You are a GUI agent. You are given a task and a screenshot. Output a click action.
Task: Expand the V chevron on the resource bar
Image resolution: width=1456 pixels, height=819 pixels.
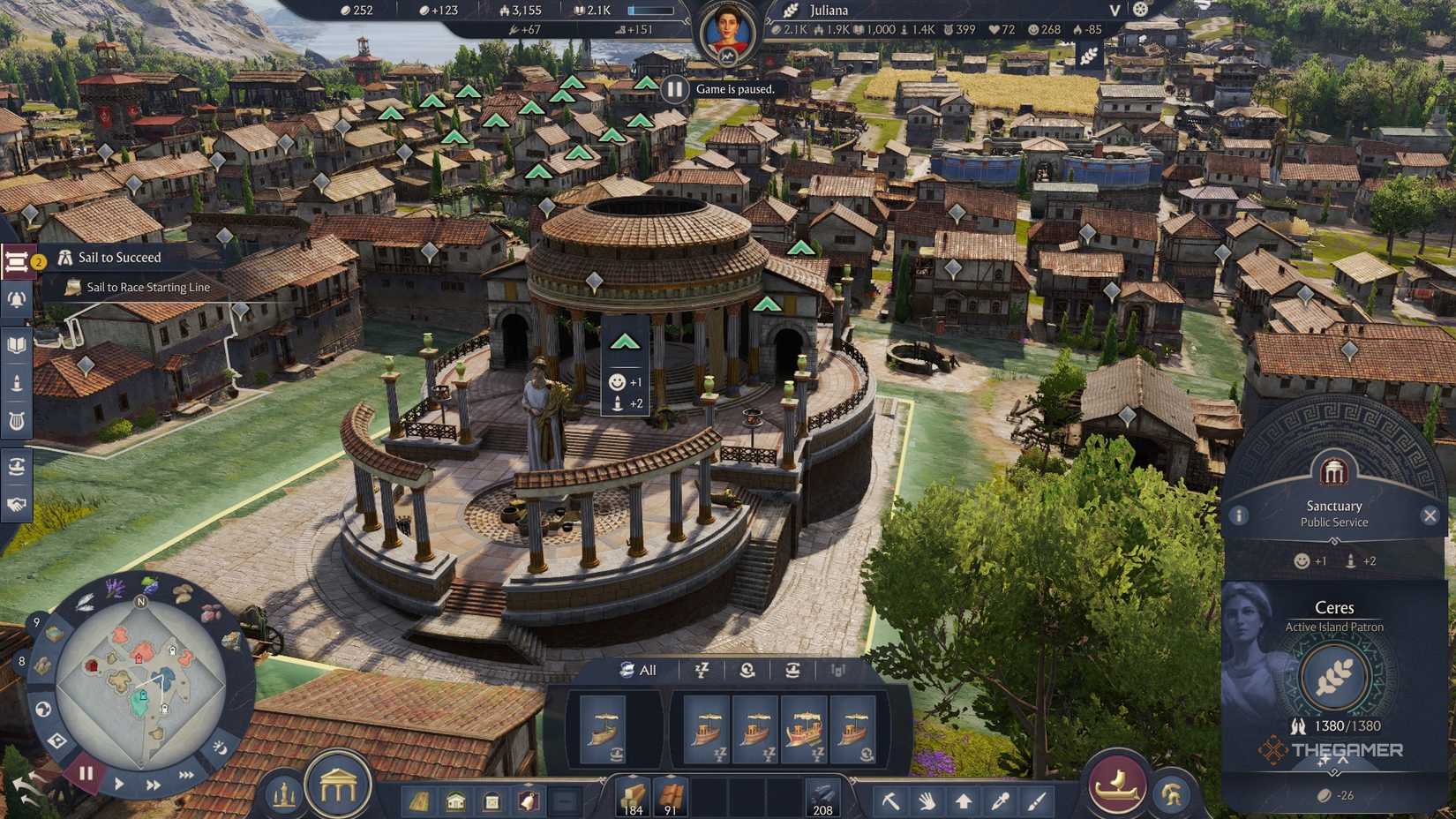point(1113,11)
